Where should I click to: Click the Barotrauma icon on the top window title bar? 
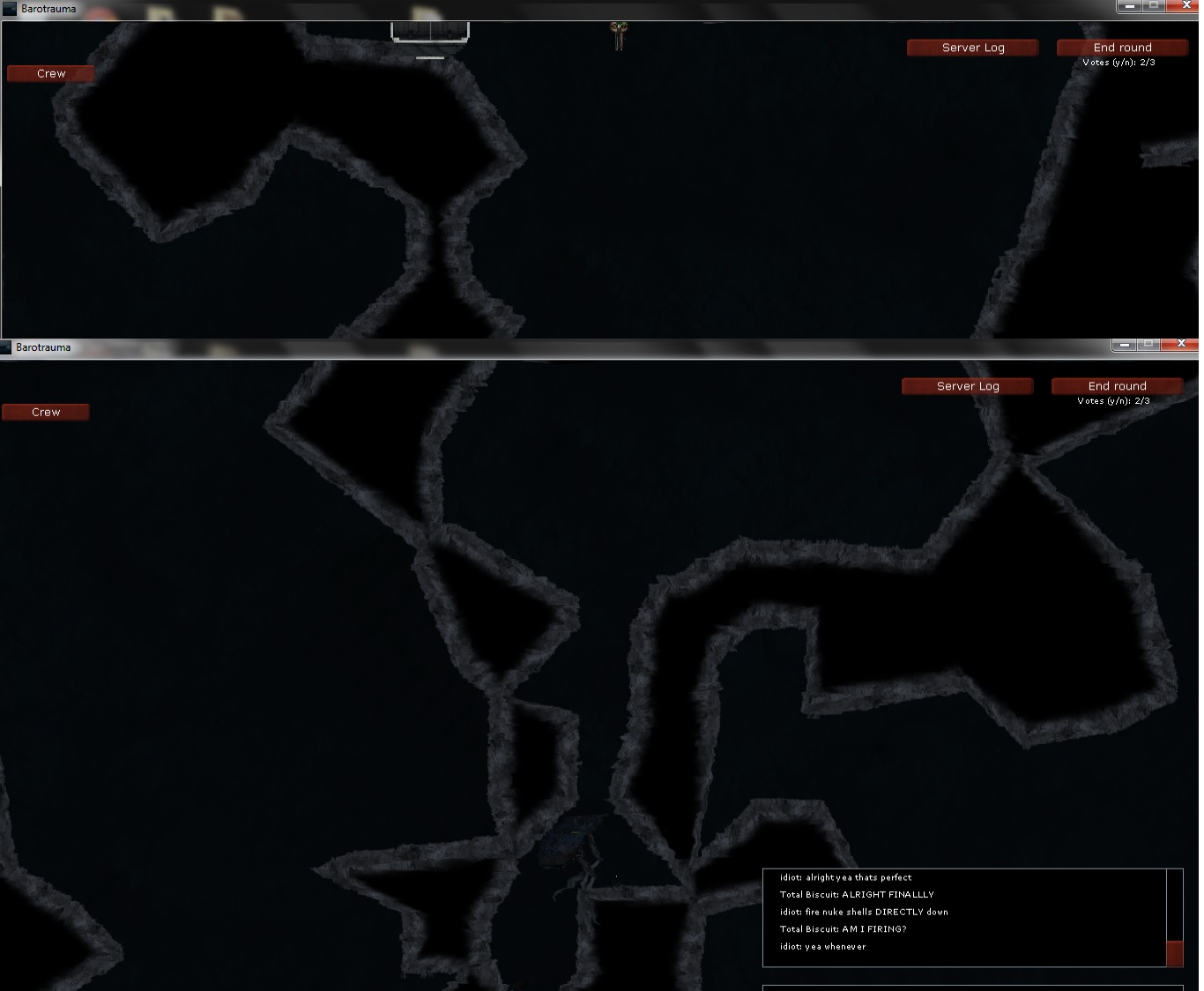coord(8,9)
